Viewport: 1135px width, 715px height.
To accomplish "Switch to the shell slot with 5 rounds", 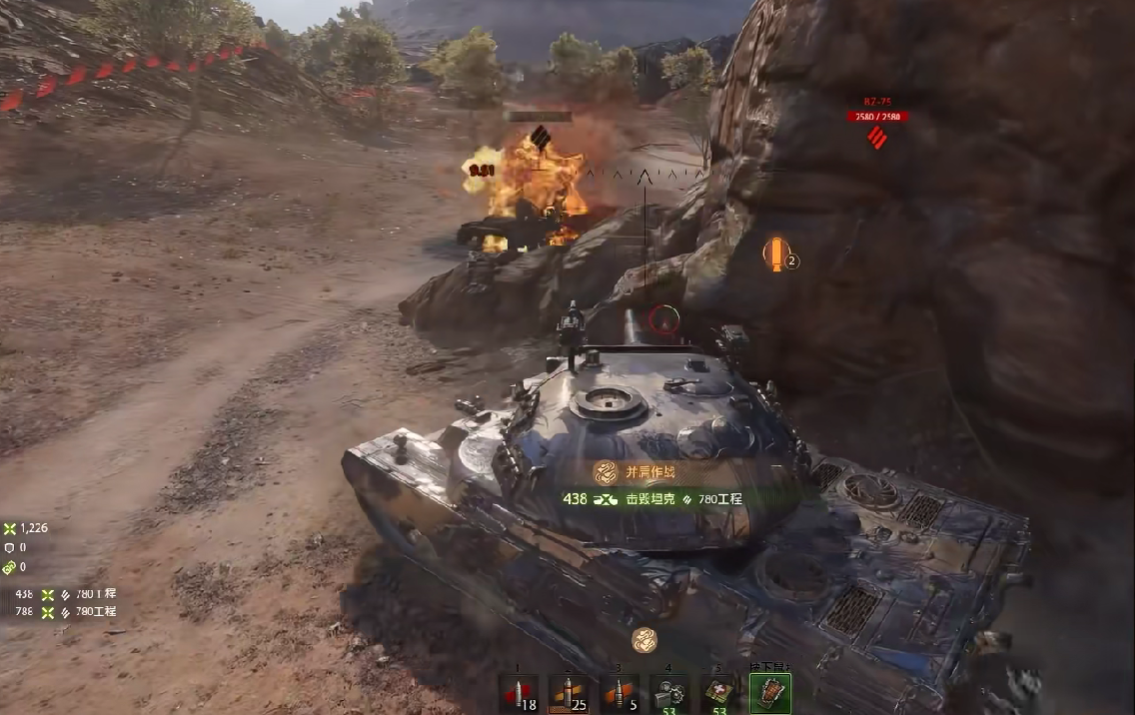I will coord(619,693).
